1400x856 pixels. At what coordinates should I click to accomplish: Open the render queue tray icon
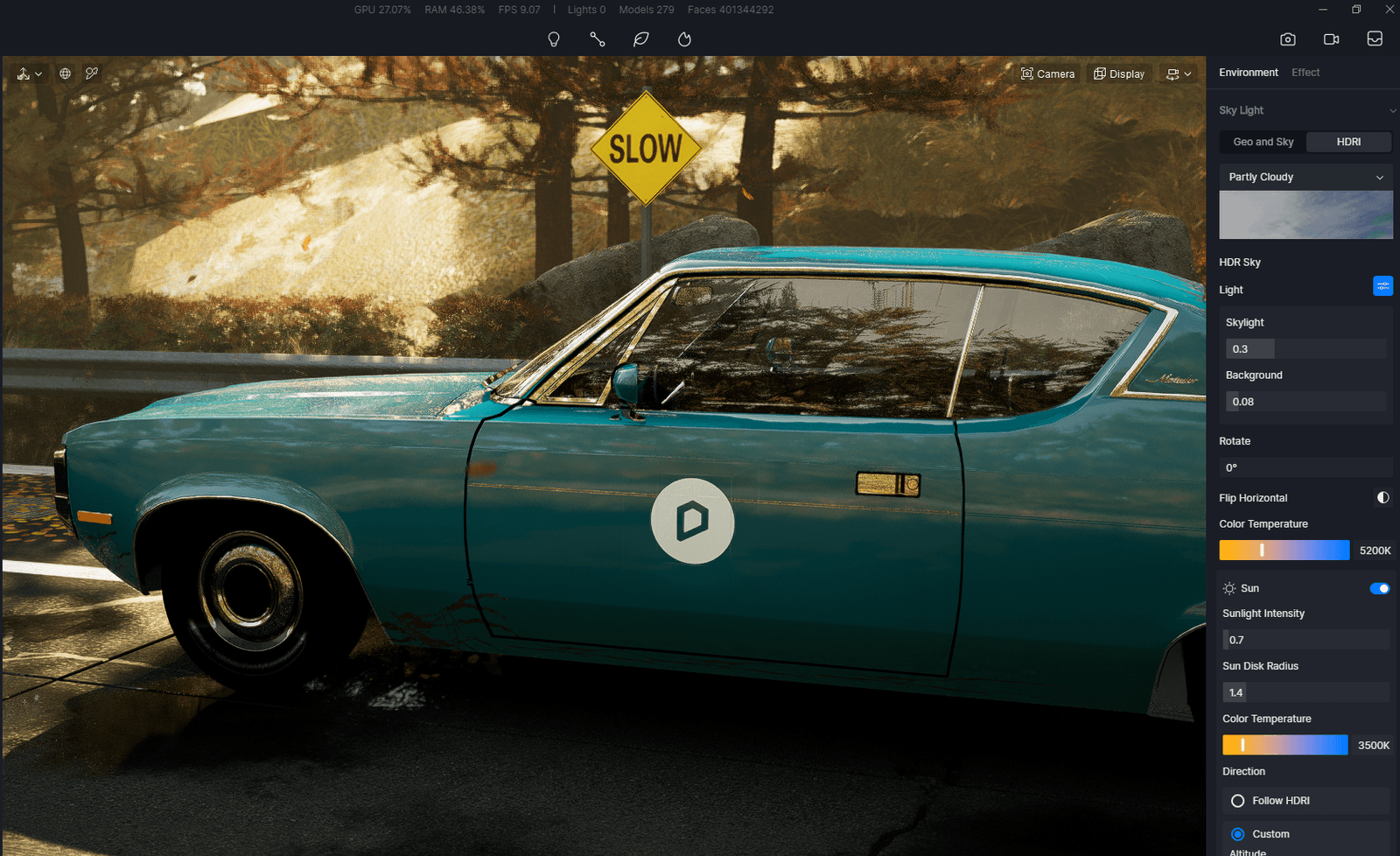(x=1374, y=39)
